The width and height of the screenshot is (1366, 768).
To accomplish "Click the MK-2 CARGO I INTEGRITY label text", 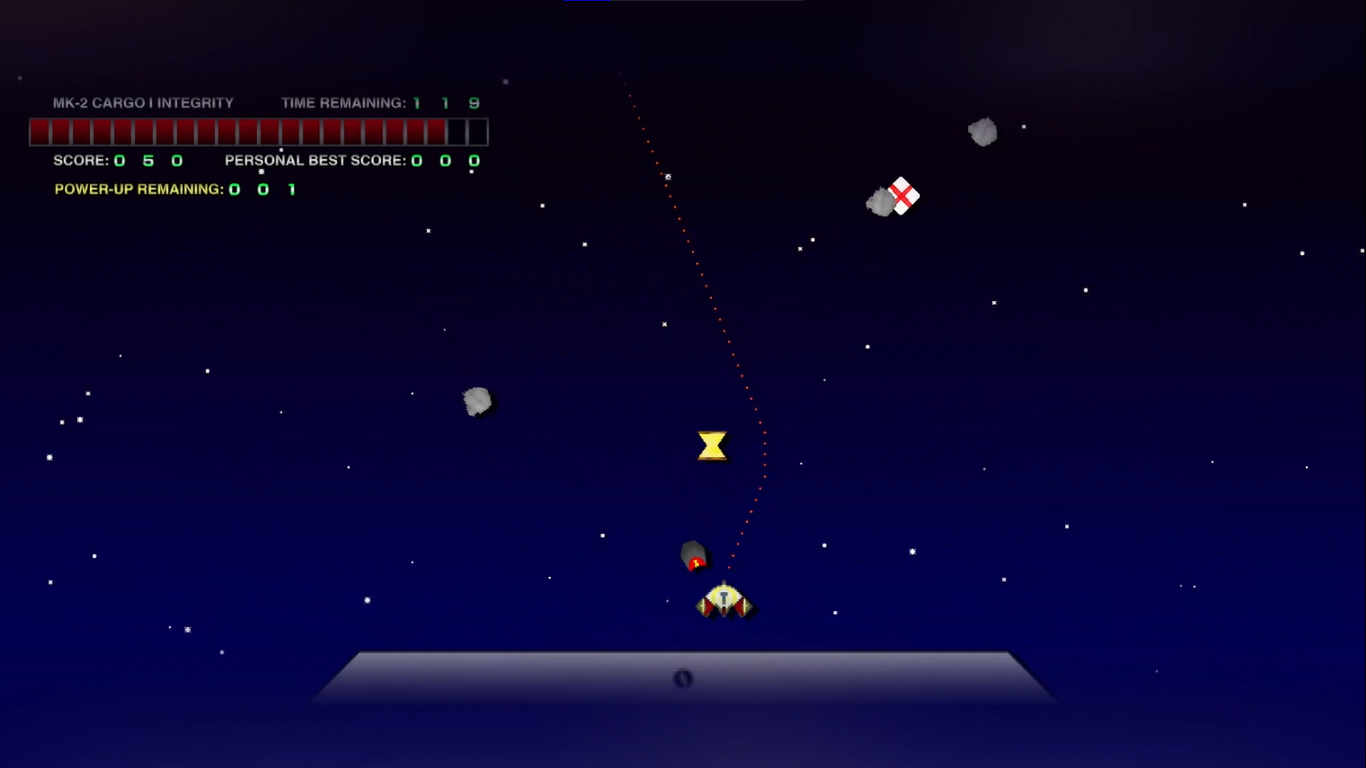I will click(144, 102).
